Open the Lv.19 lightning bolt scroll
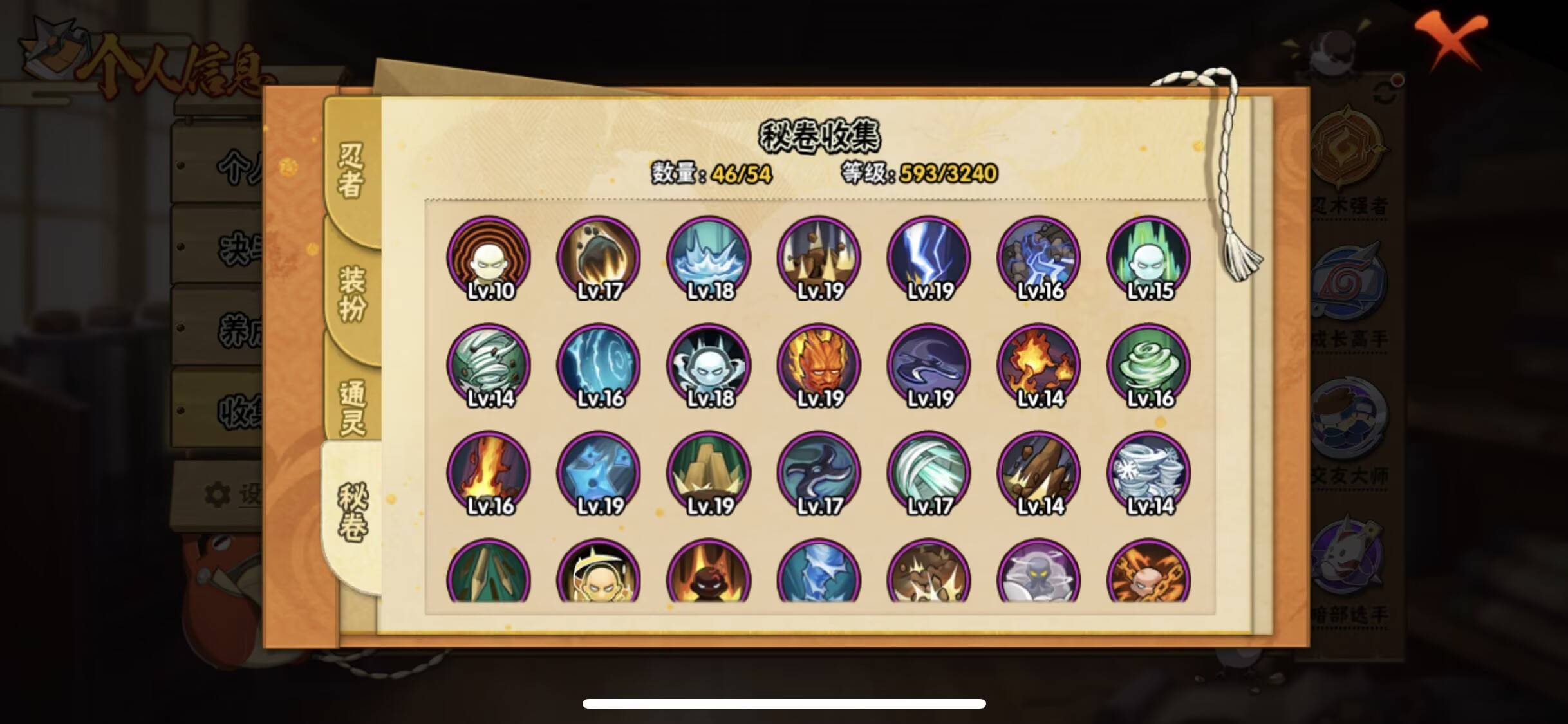This screenshot has height=724, width=1568. [x=928, y=257]
